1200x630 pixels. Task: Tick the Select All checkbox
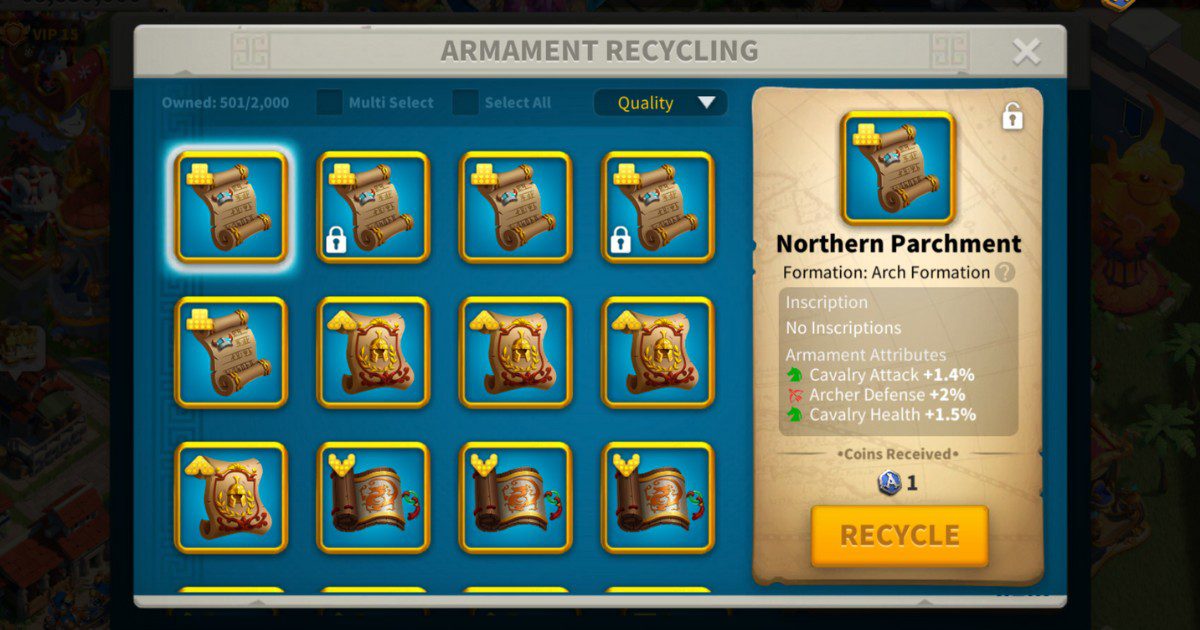pyautogui.click(x=466, y=103)
